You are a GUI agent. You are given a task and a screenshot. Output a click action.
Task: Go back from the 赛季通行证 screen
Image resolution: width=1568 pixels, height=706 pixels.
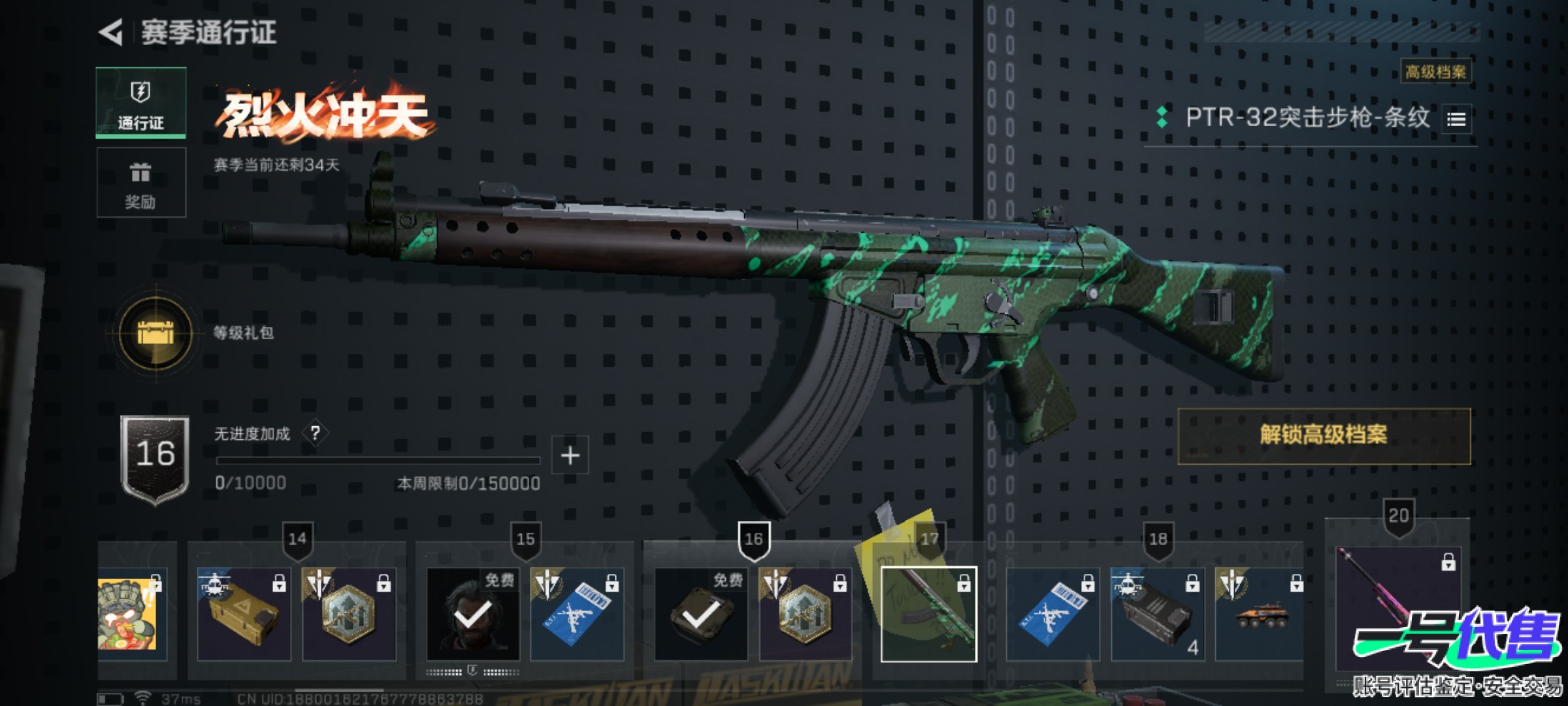(112, 32)
